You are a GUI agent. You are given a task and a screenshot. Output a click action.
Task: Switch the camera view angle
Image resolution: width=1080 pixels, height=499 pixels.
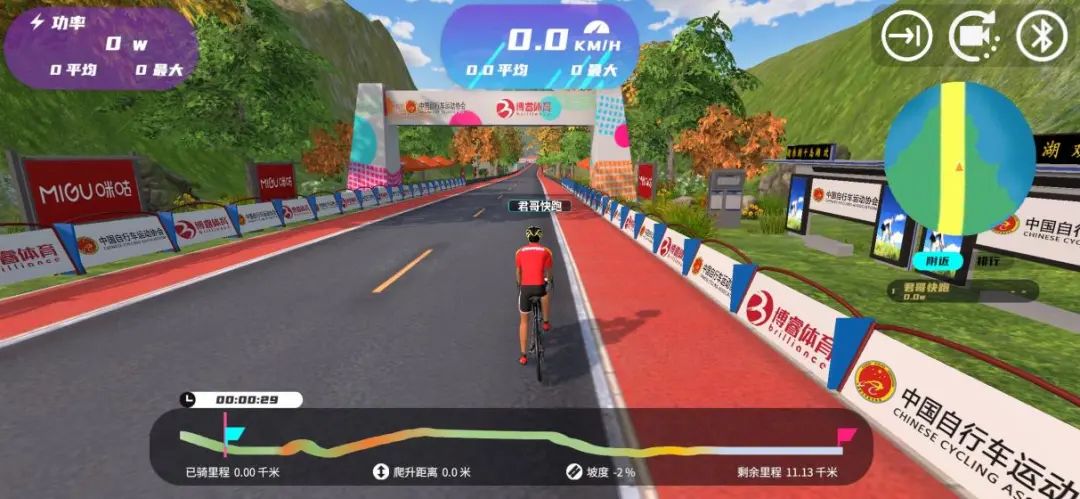(974, 37)
